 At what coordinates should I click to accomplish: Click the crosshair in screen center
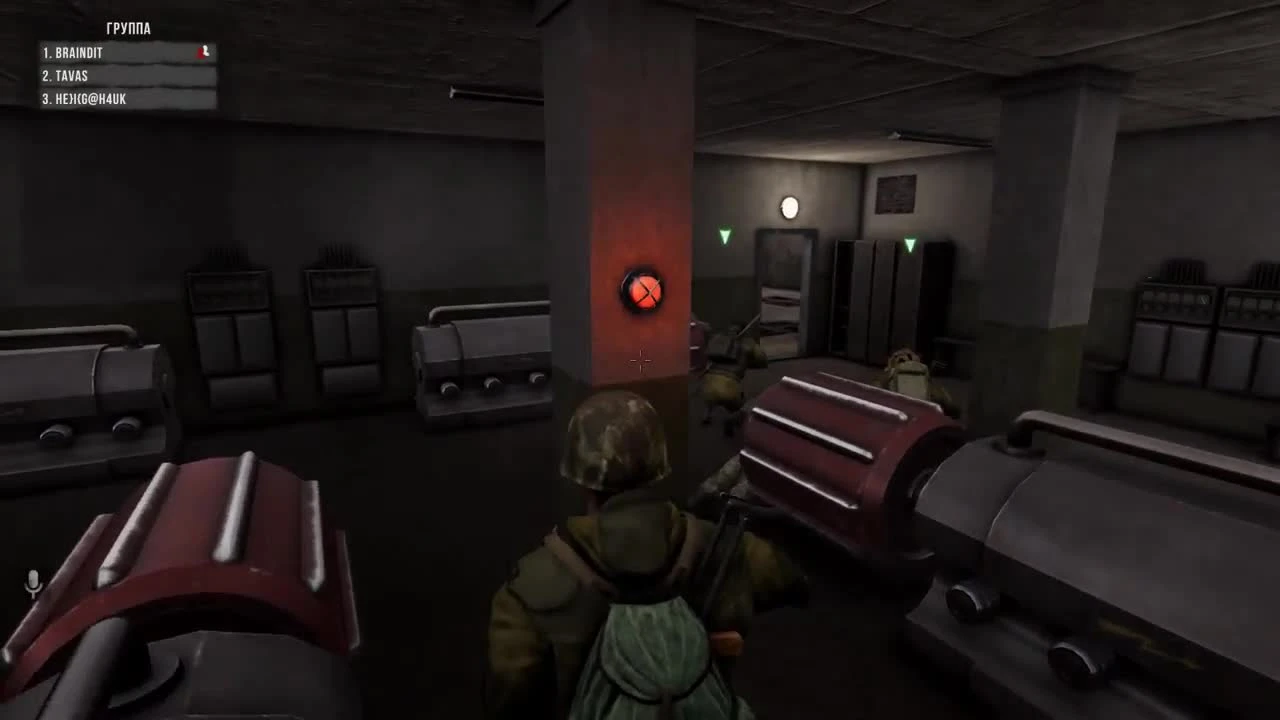[641, 361]
